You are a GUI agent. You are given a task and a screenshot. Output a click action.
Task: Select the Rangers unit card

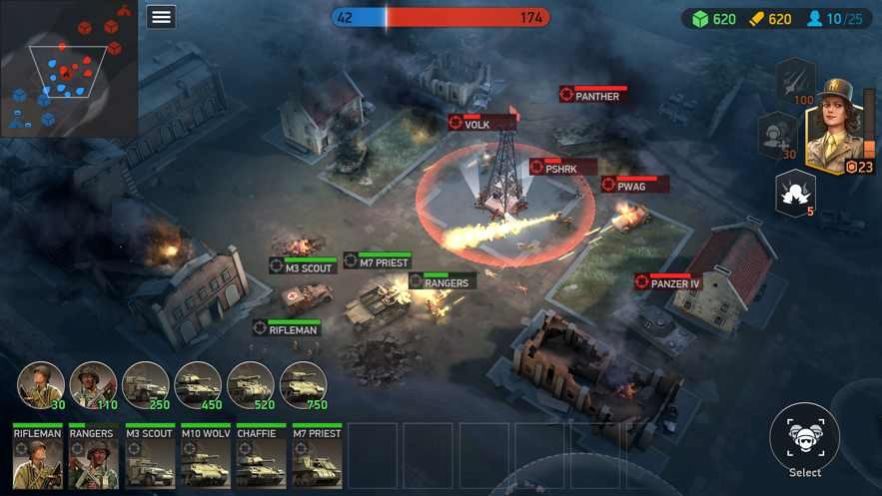pos(93,457)
